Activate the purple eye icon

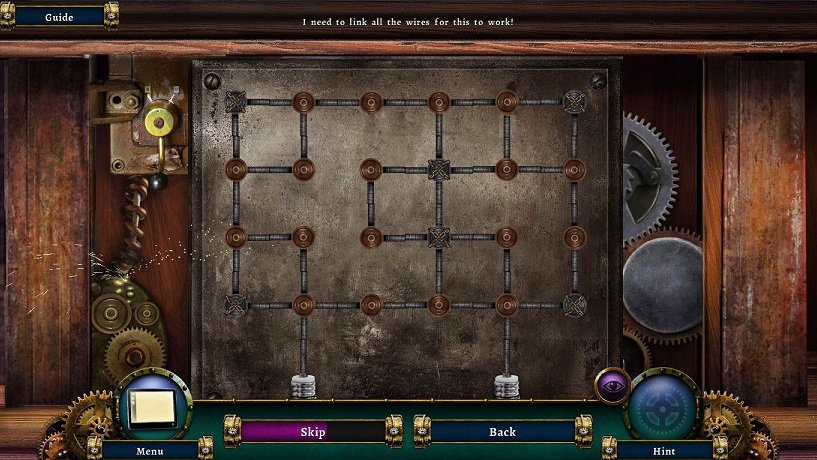click(x=611, y=384)
